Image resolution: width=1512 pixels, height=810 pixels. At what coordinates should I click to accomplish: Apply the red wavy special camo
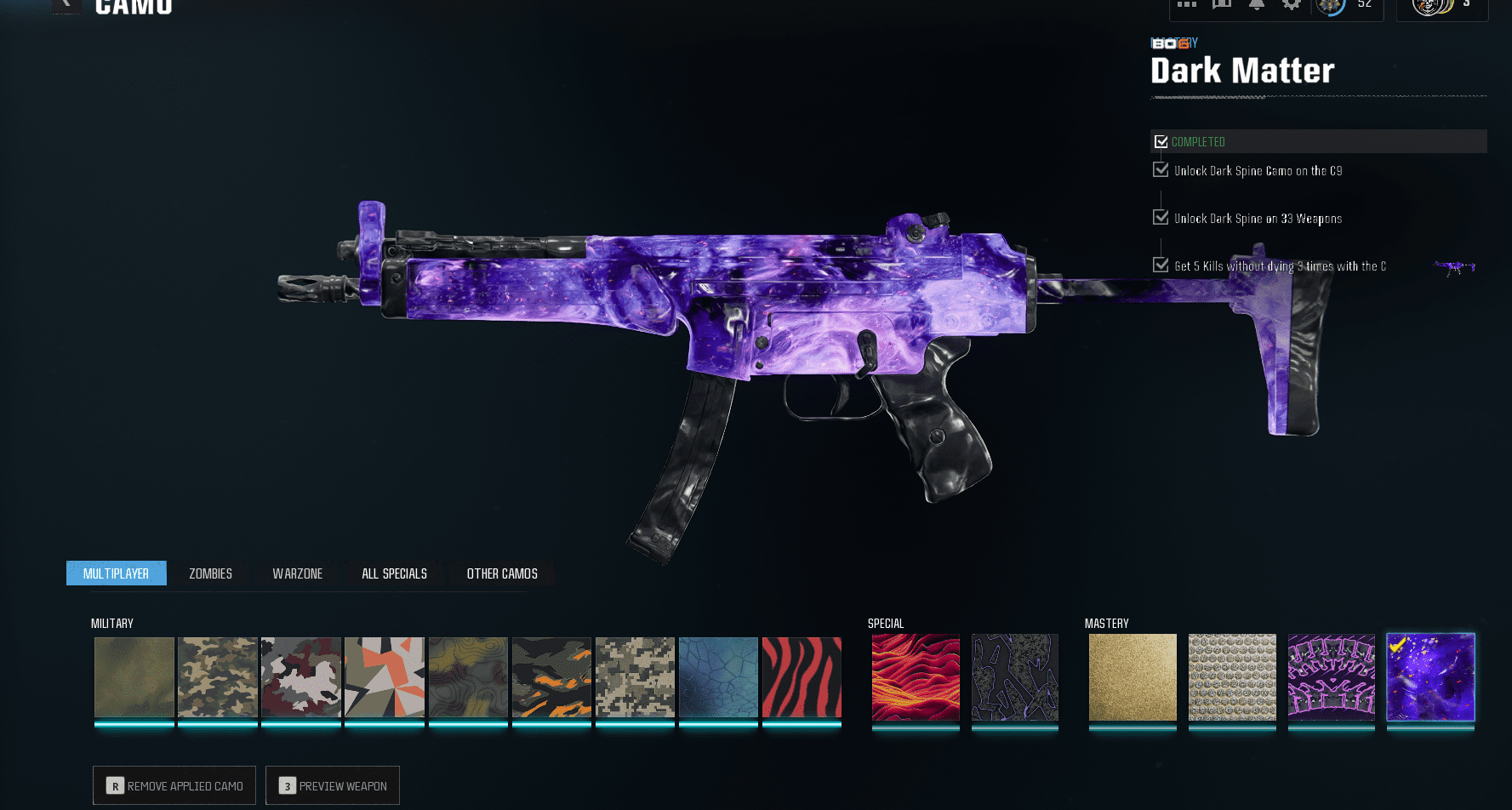click(916, 677)
